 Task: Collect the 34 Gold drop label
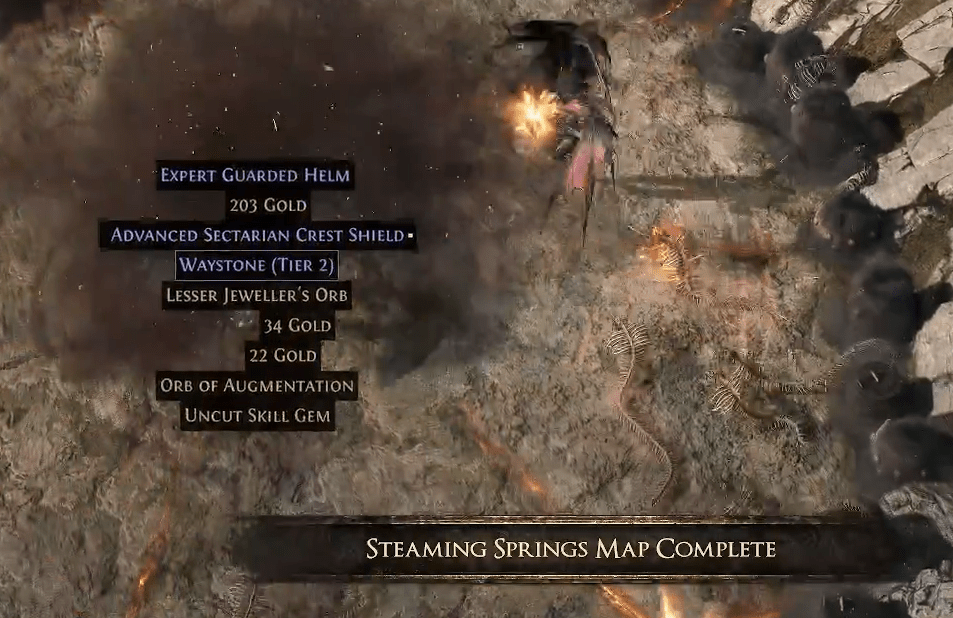click(296, 325)
